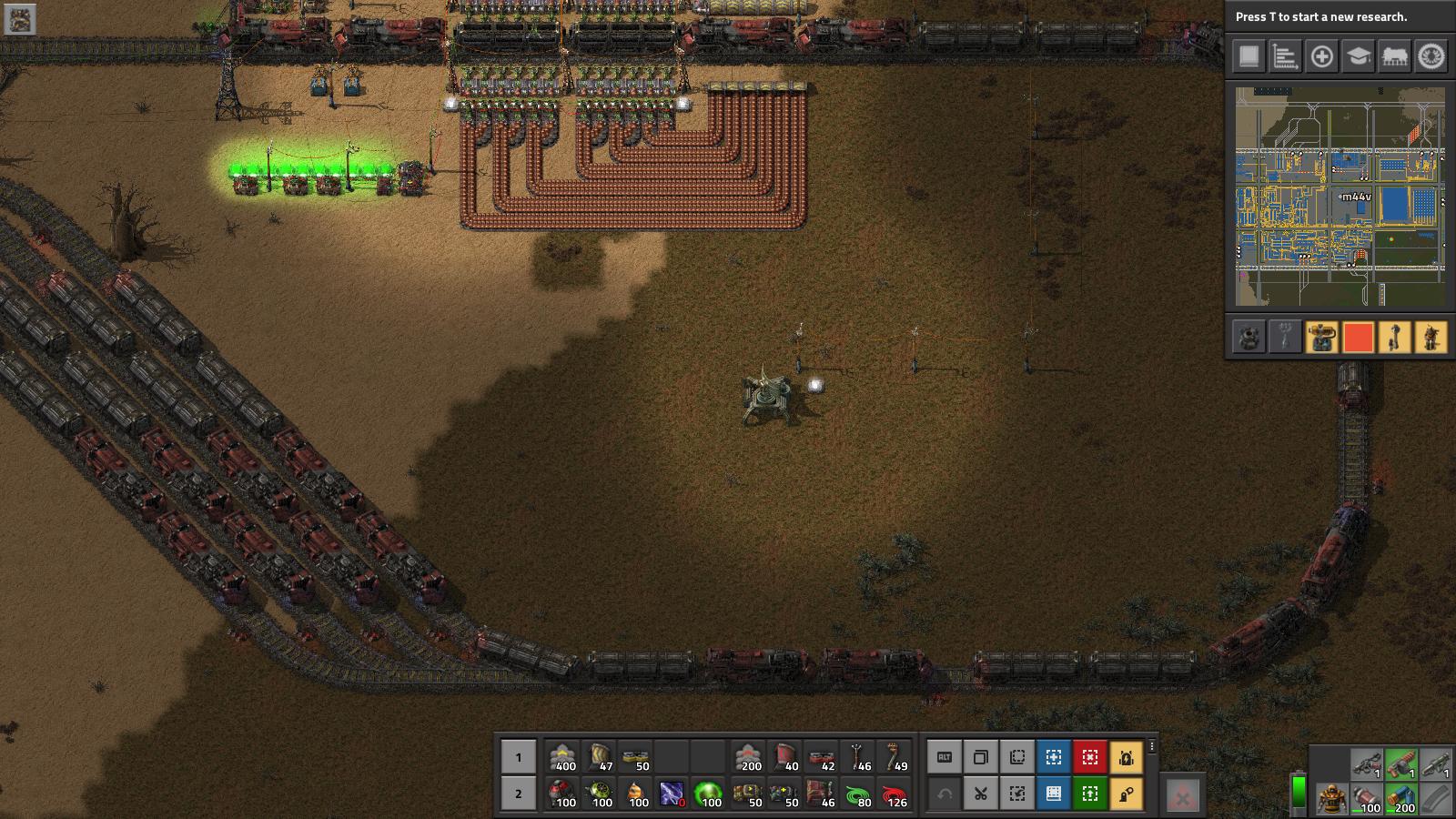Pick the green wire with 80

[857, 794]
